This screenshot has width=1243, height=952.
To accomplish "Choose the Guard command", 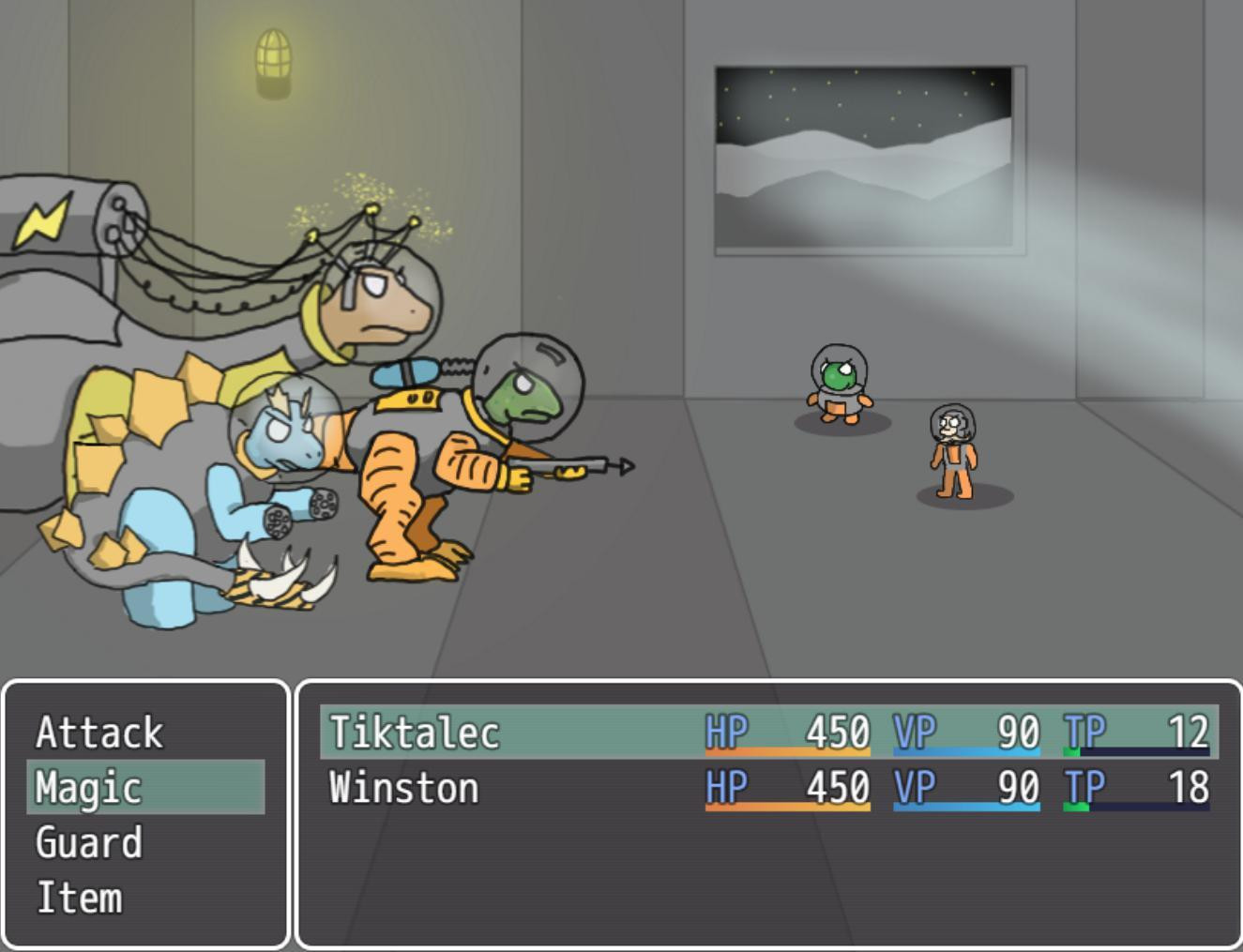I will (89, 843).
